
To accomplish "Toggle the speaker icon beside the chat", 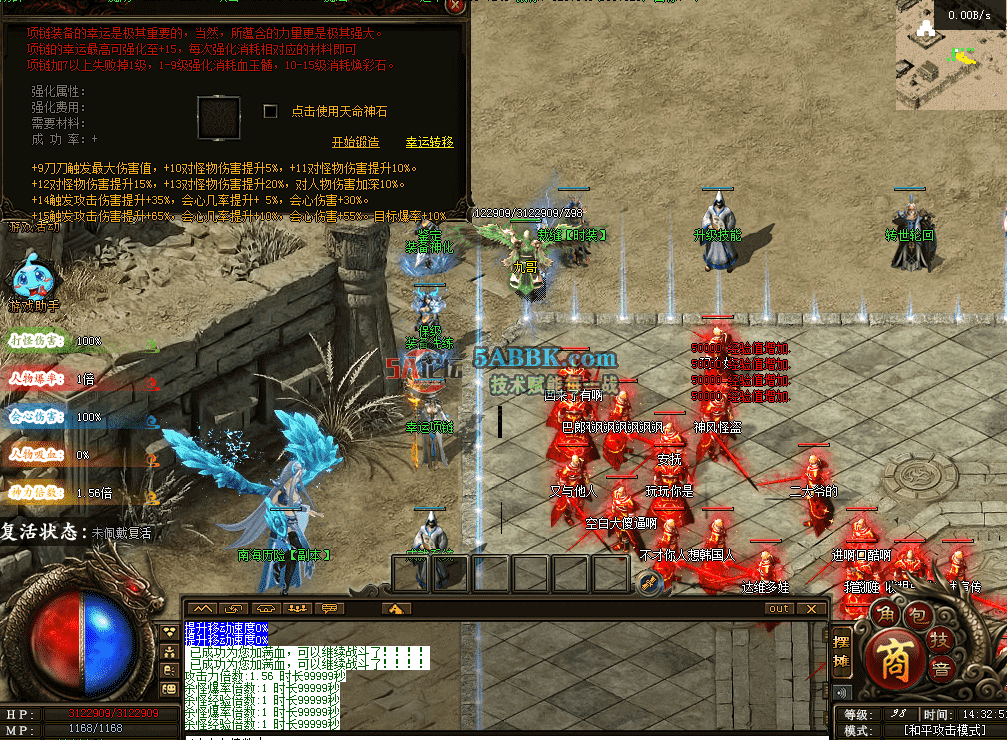I will click(841, 692).
